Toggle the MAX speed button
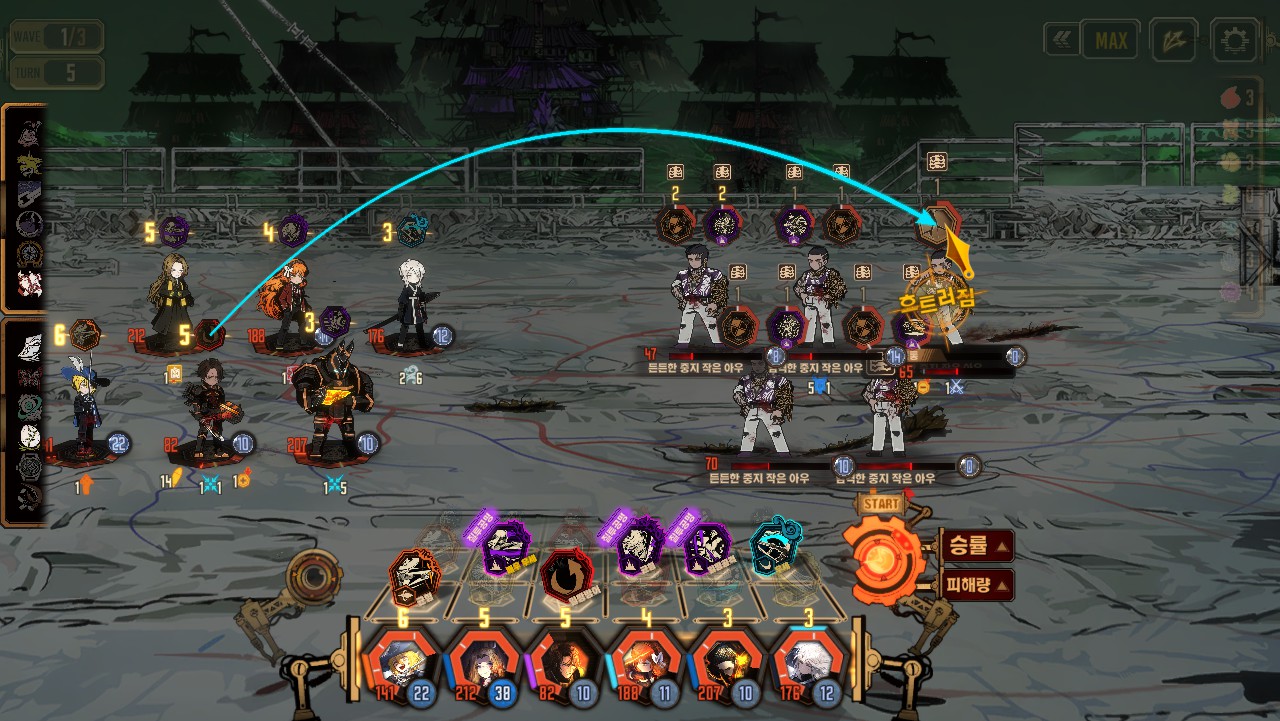This screenshot has height=721, width=1280. [1111, 41]
